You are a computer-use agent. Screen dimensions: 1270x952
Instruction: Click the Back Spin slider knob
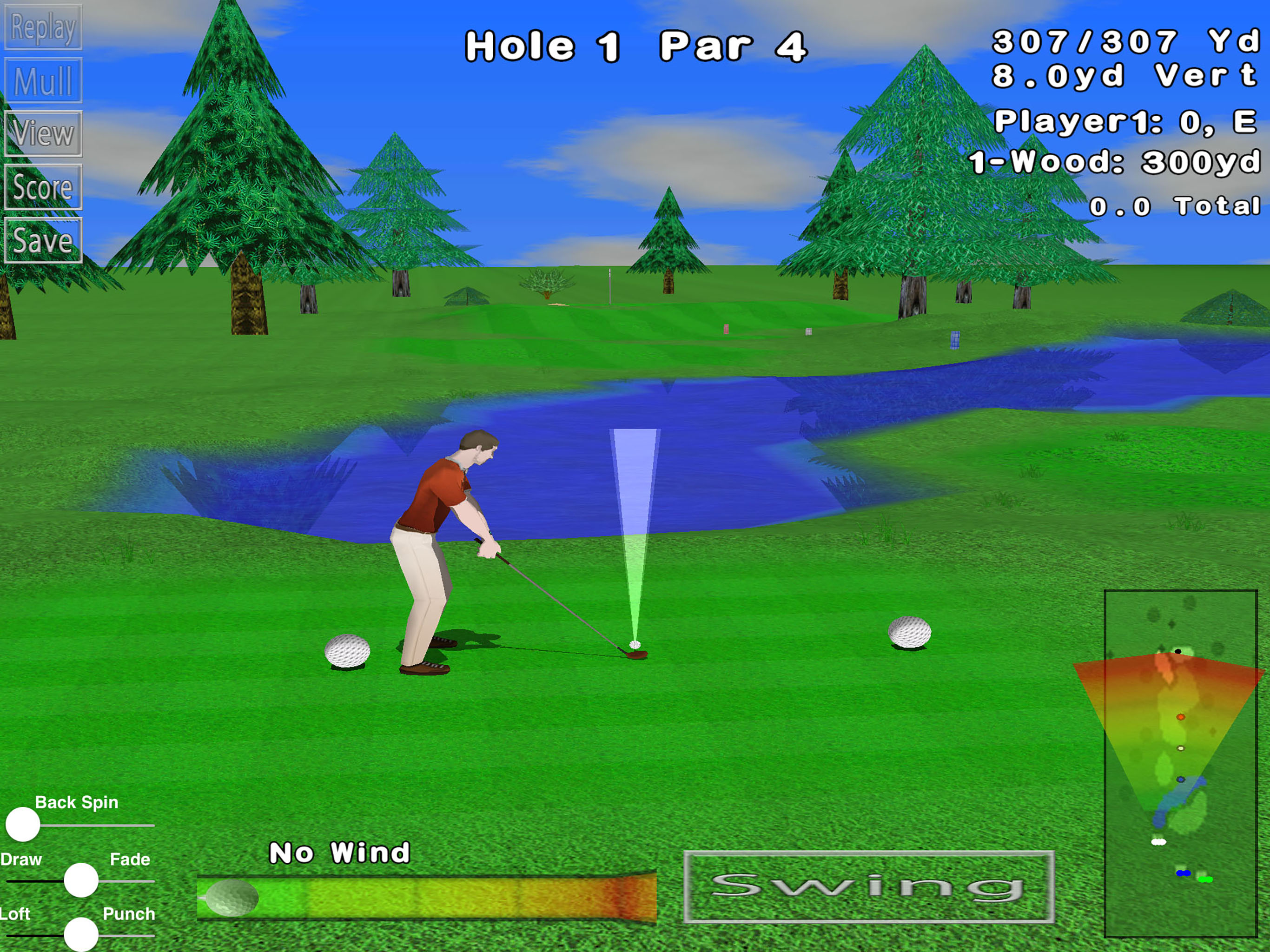[x=23, y=825]
